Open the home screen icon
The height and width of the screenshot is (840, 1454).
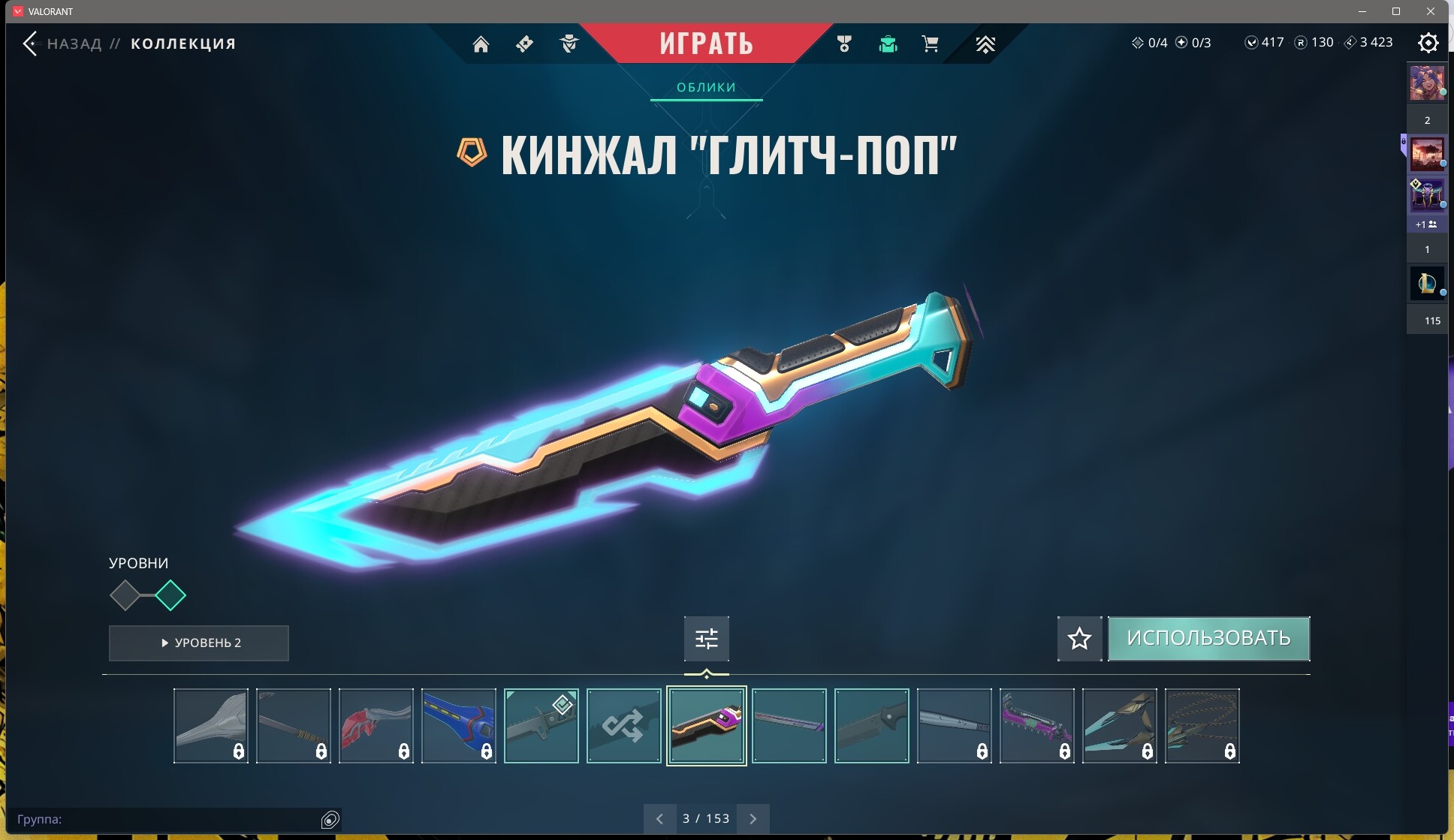click(x=481, y=44)
